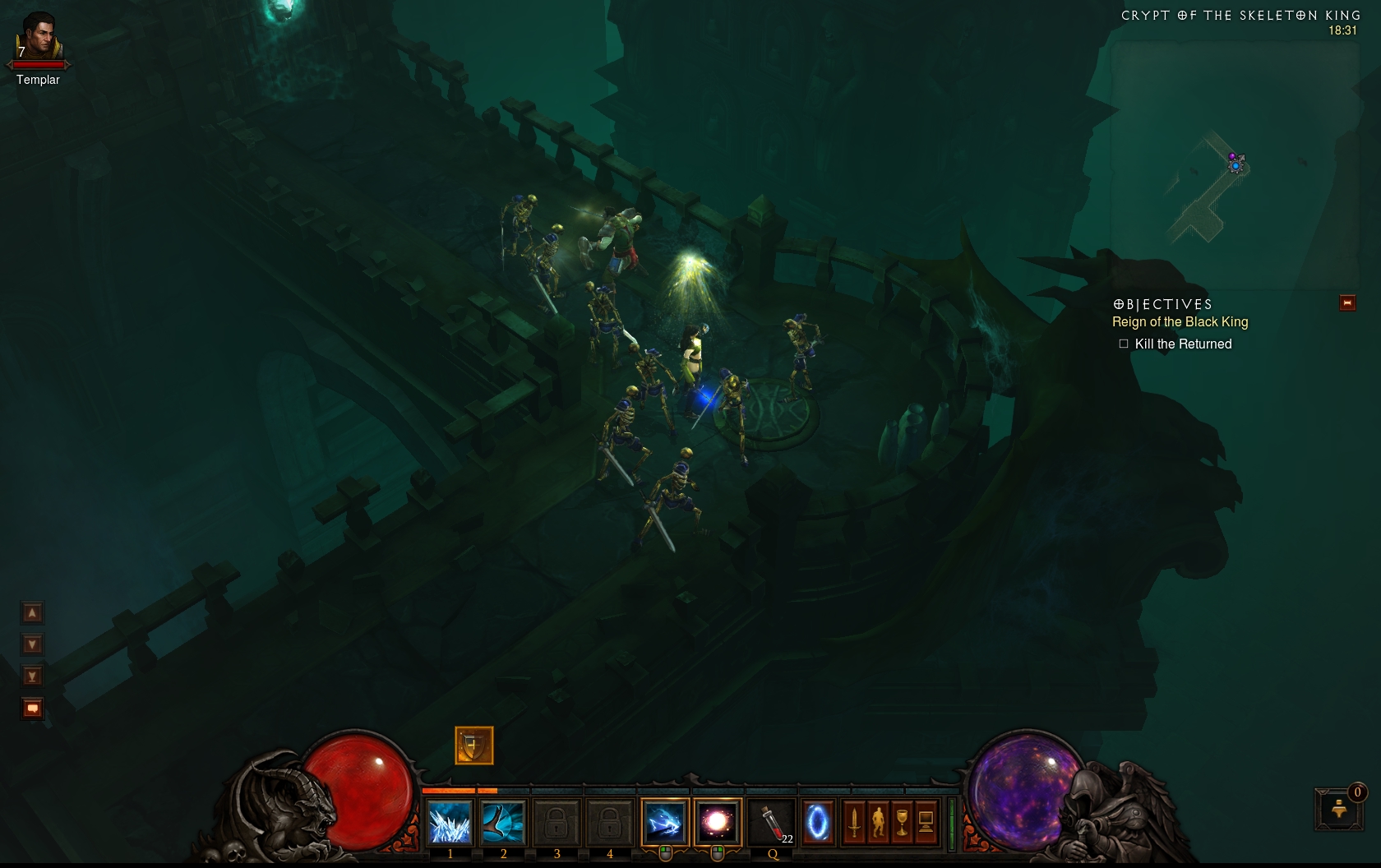Select the lightning left-mouse skill icon

click(x=665, y=822)
